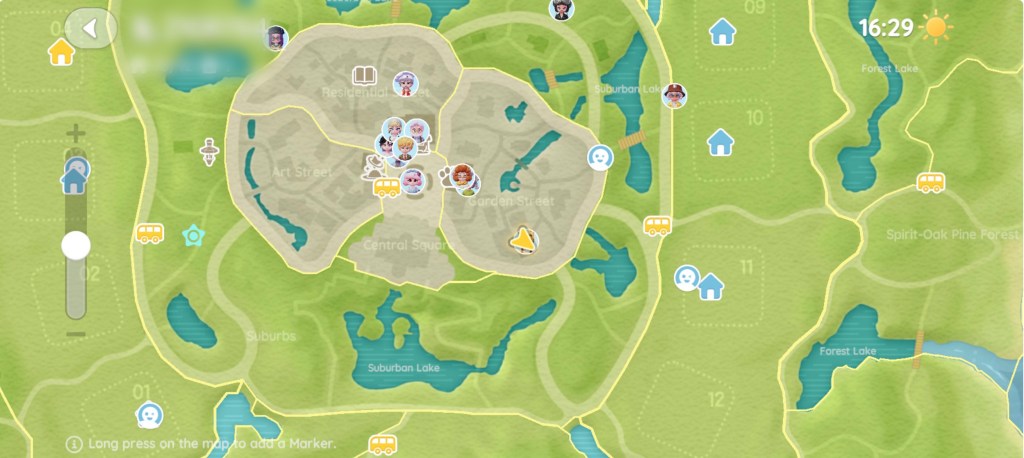Select the white pinwheel marker west of Art Street
The height and width of the screenshot is (458, 1024).
(209, 152)
